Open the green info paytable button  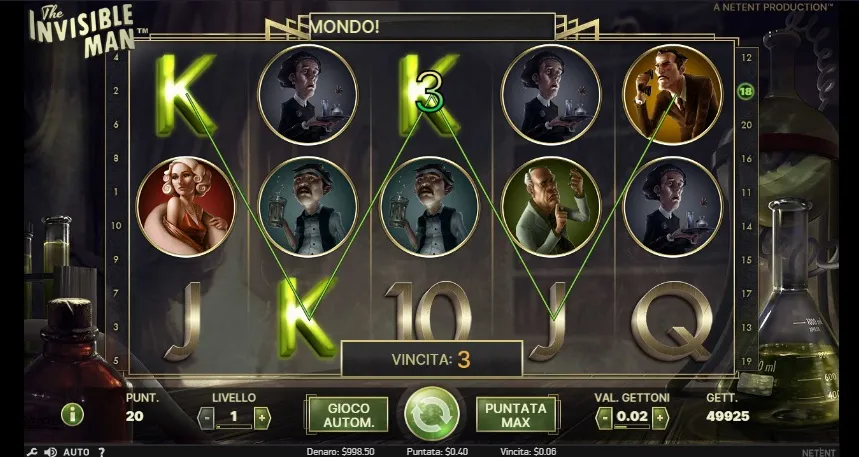(71, 414)
